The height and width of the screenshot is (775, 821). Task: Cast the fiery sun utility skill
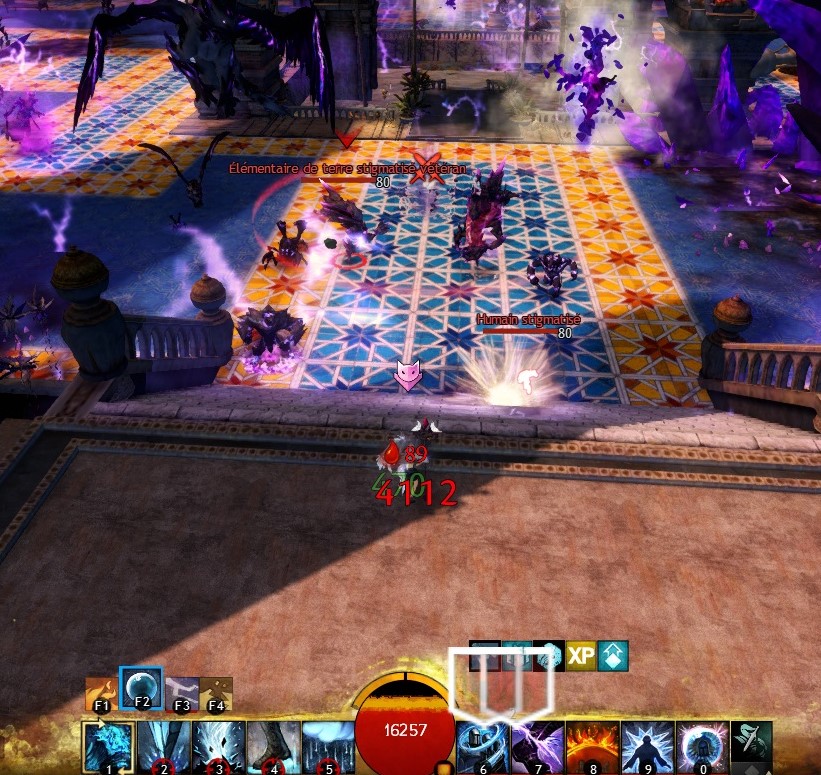591,746
